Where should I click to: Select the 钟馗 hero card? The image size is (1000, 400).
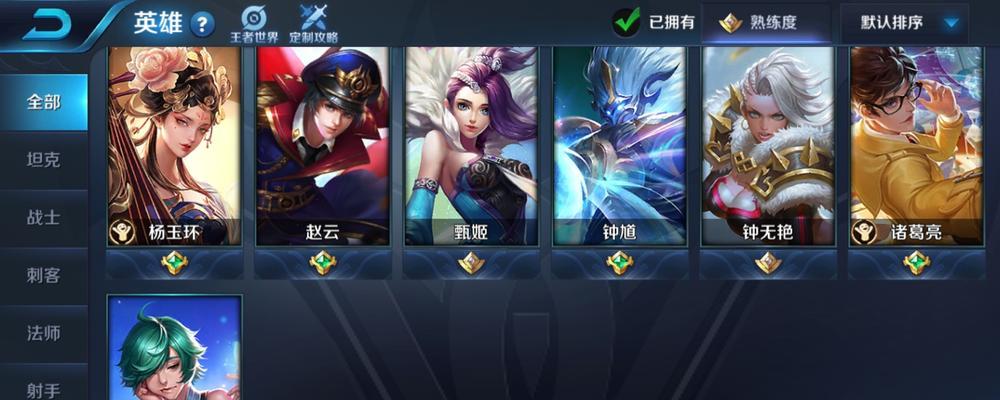(619, 145)
